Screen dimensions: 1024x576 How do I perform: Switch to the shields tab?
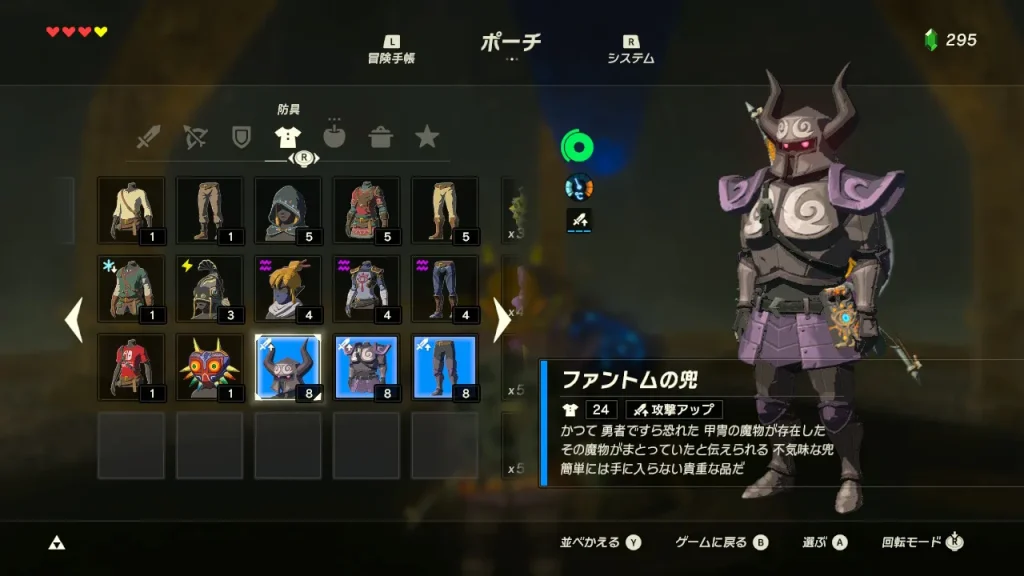click(x=241, y=137)
